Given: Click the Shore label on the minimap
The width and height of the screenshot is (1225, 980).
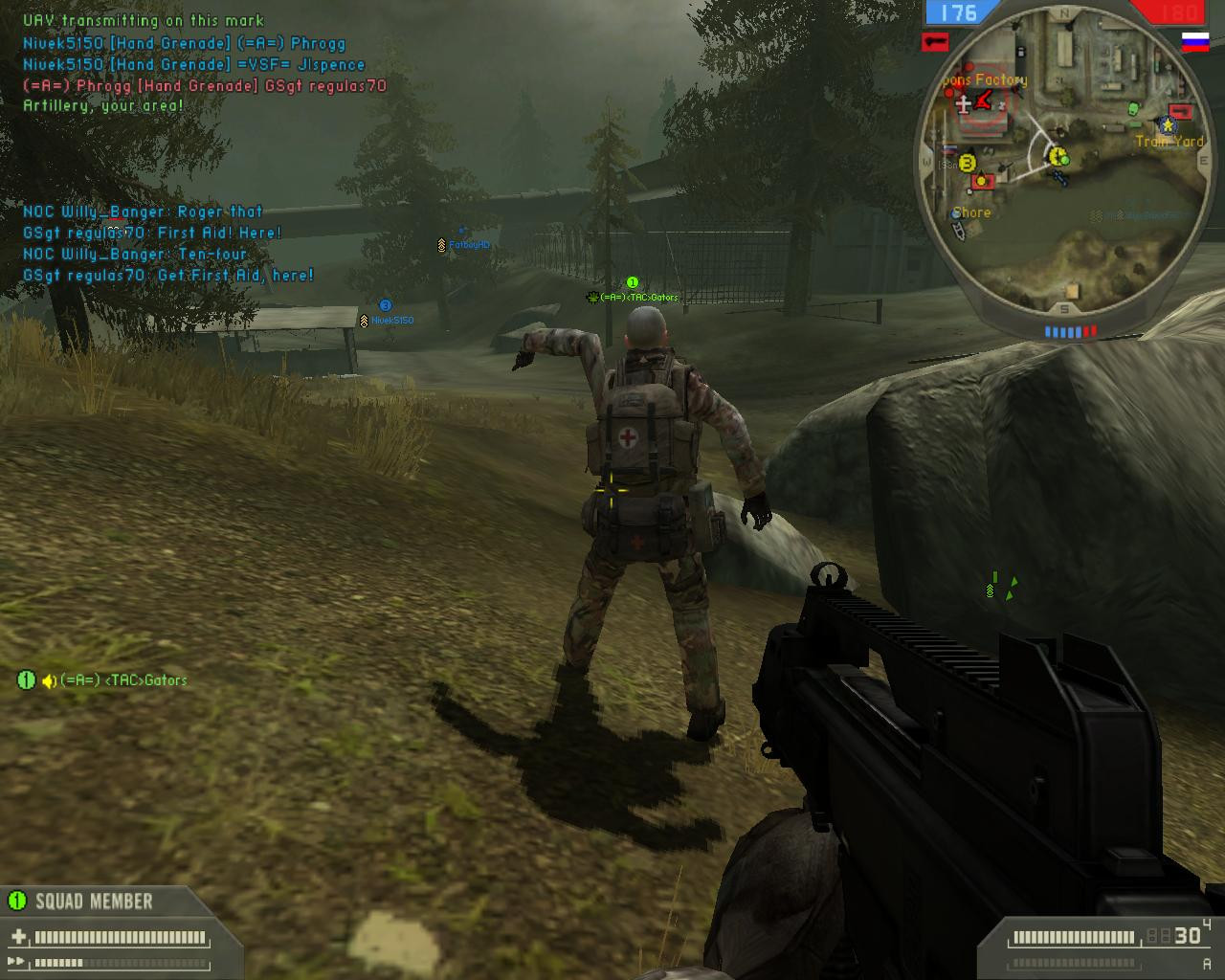Looking at the screenshot, I should pyautogui.click(x=971, y=212).
